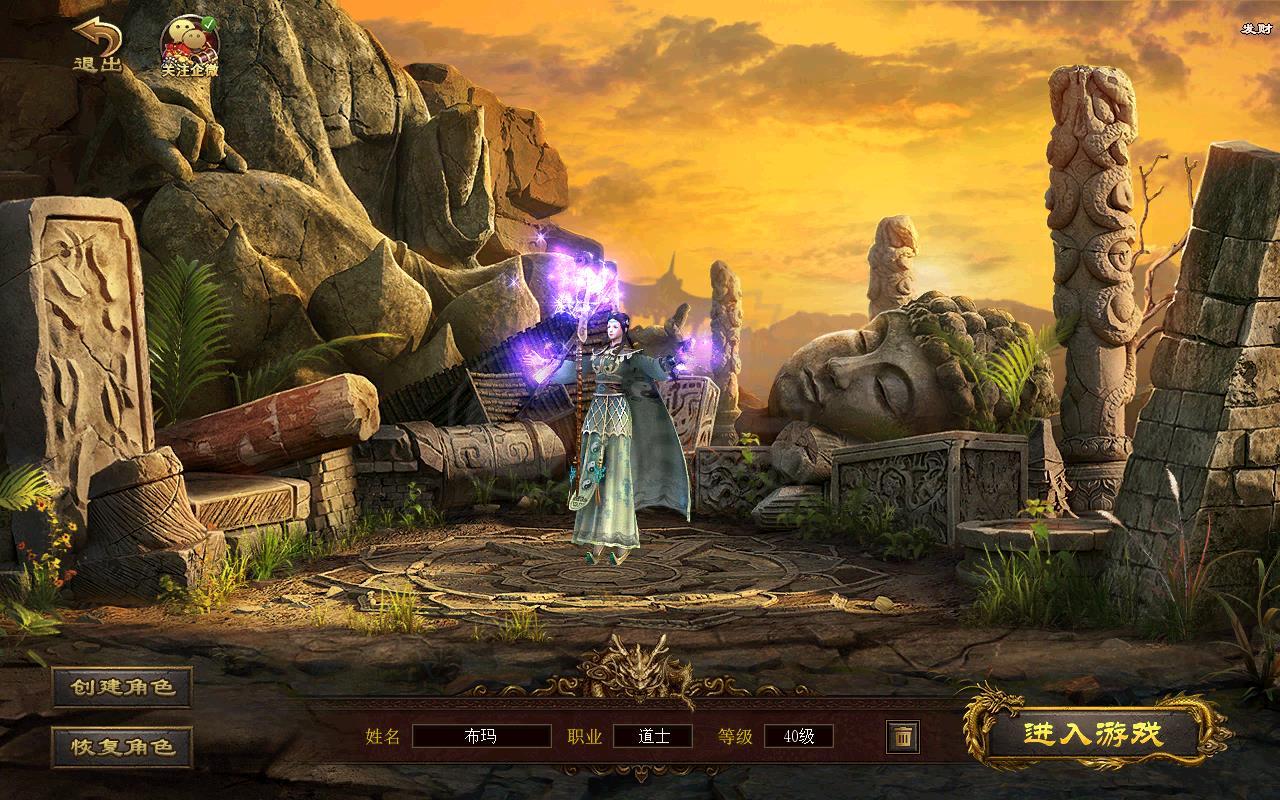
Task: Choose the 恢复角色 restore character button
Action: [122, 746]
